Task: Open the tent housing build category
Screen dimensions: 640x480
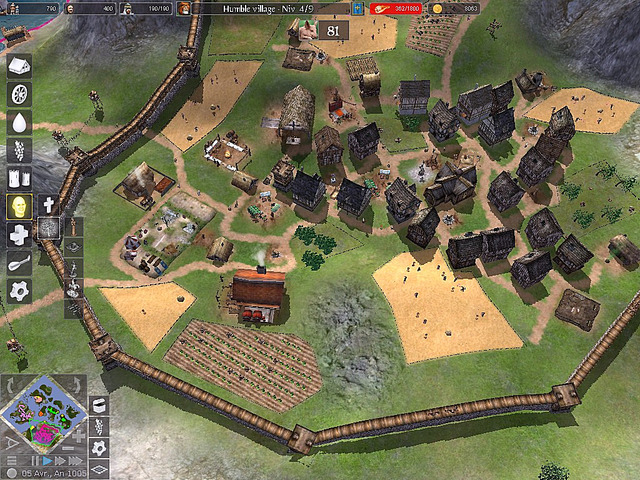Action: pyautogui.click(x=19, y=66)
